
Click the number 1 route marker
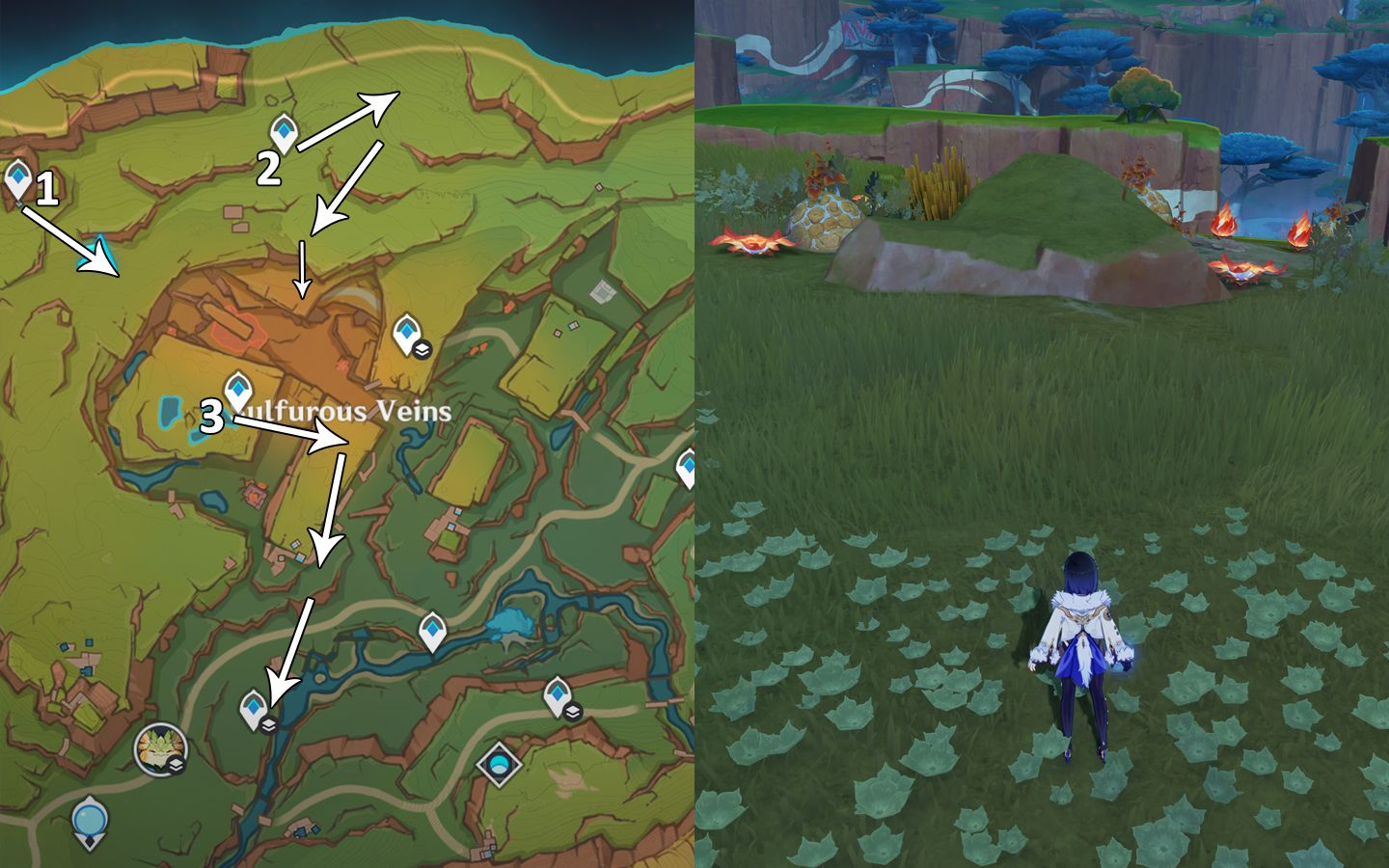click(x=47, y=189)
